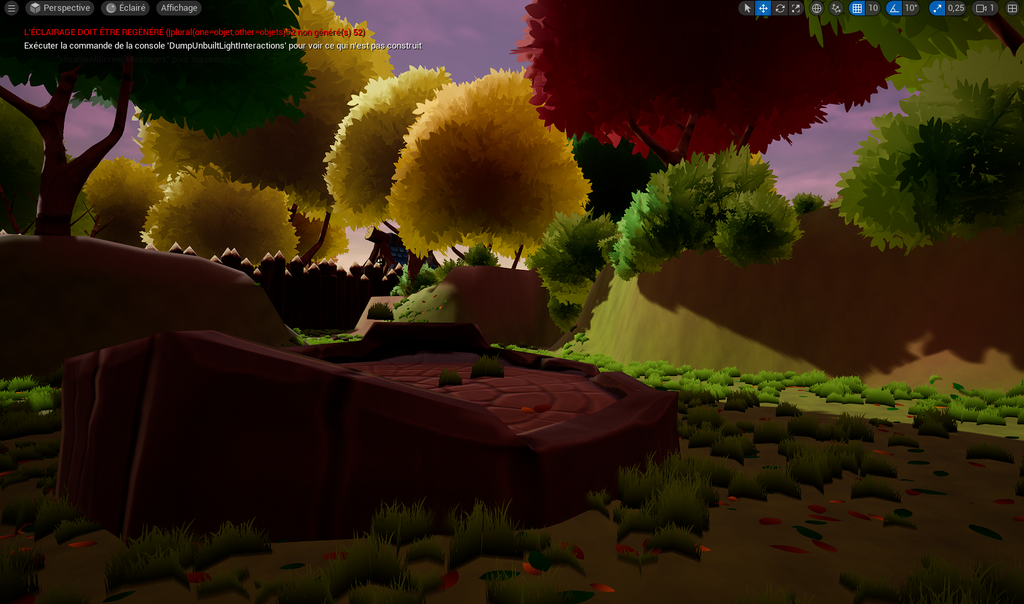This screenshot has width=1024, height=604.
Task: Toggle the globe coordinate space button
Action: (x=816, y=8)
